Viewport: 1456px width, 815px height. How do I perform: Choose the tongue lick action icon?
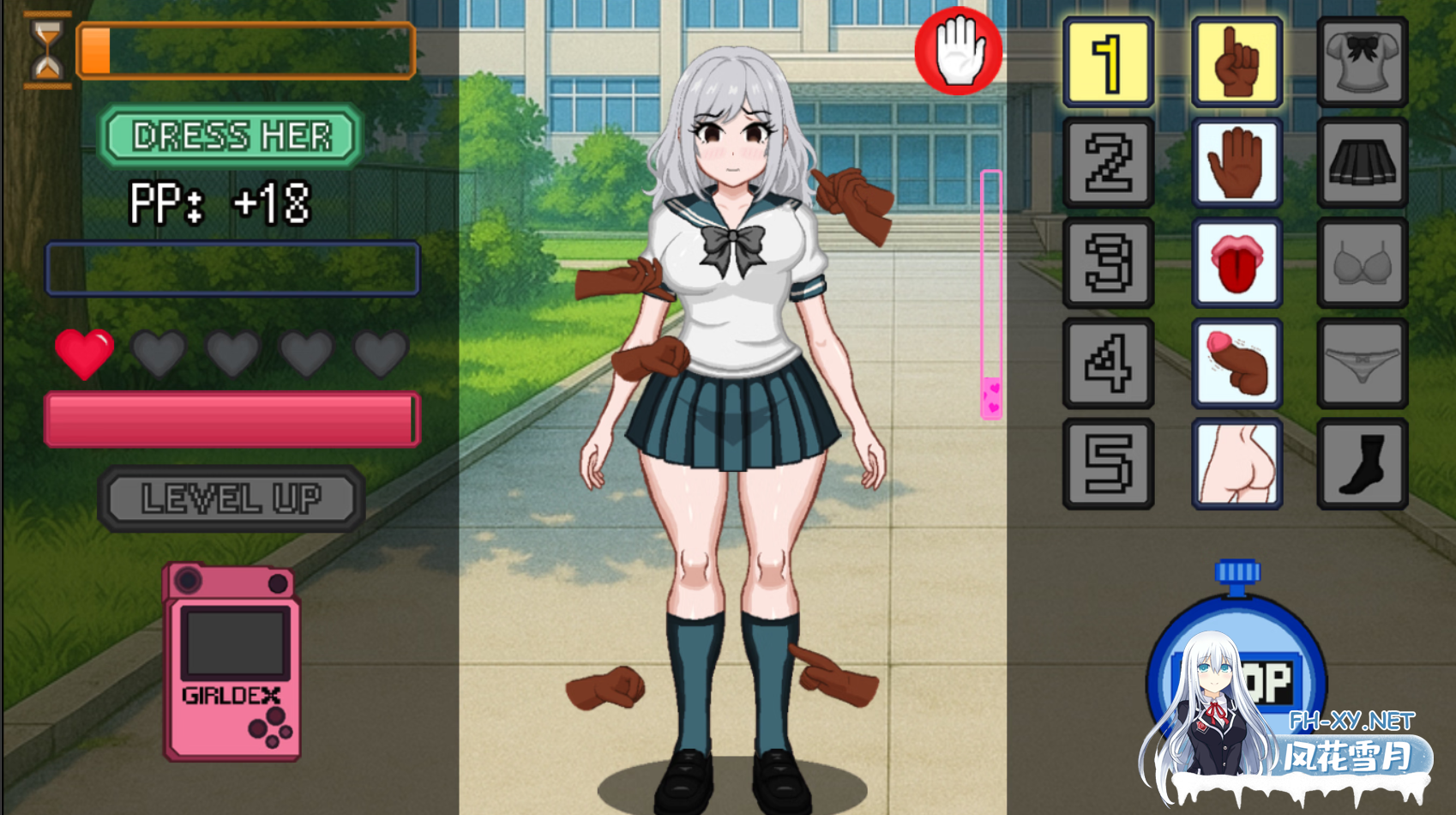click(1236, 263)
